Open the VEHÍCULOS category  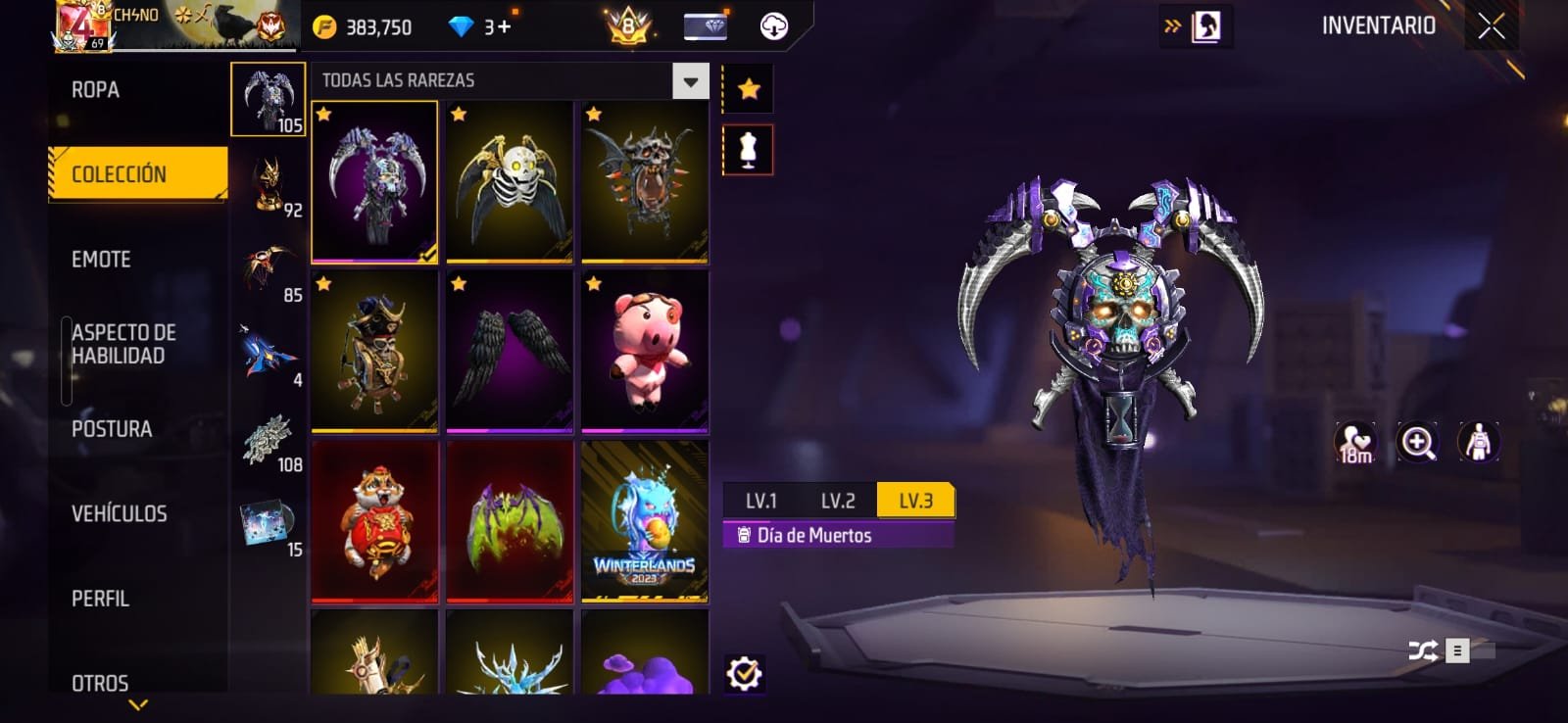pyautogui.click(x=119, y=513)
